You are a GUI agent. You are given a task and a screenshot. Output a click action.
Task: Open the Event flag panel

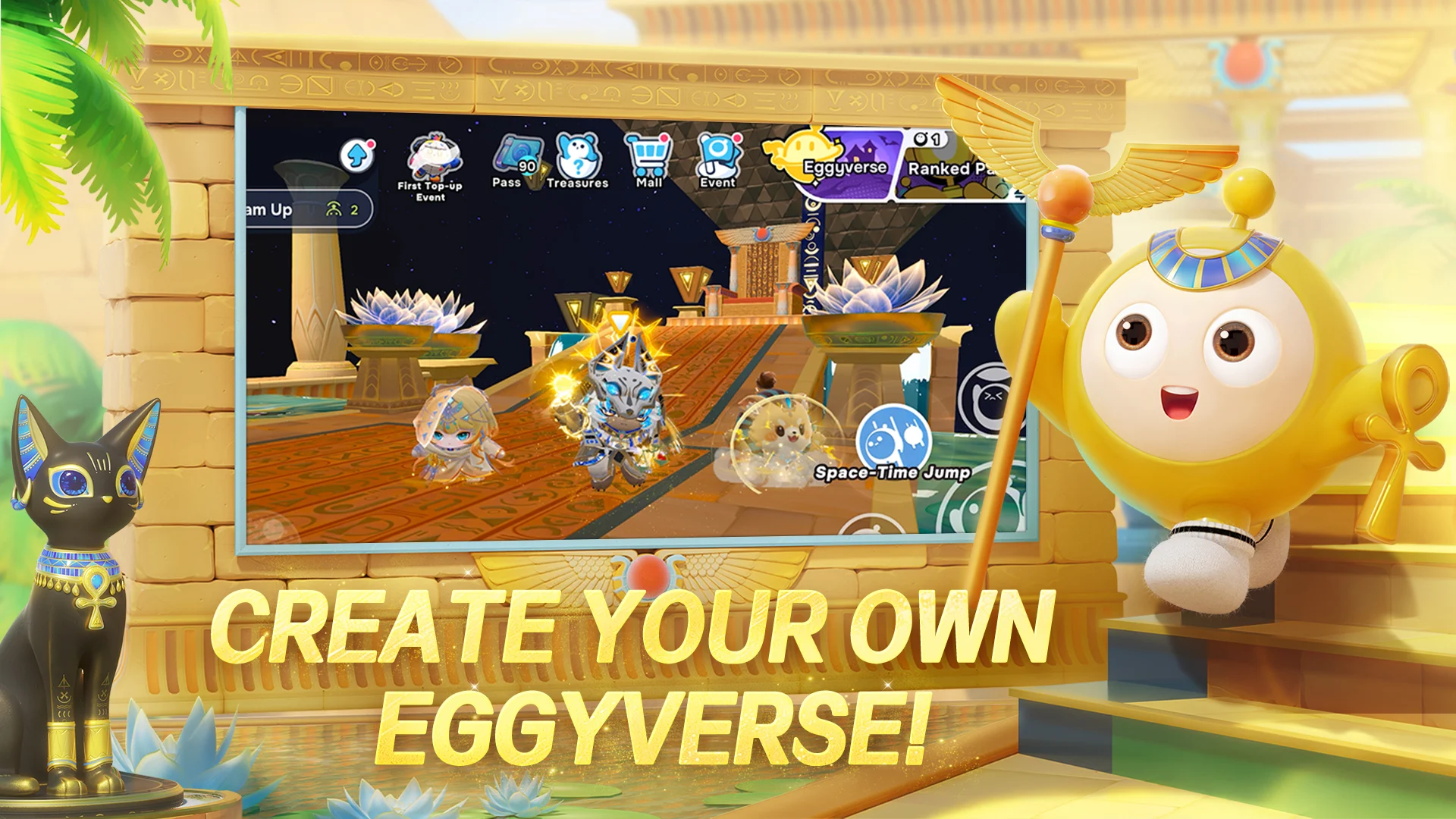(x=718, y=154)
